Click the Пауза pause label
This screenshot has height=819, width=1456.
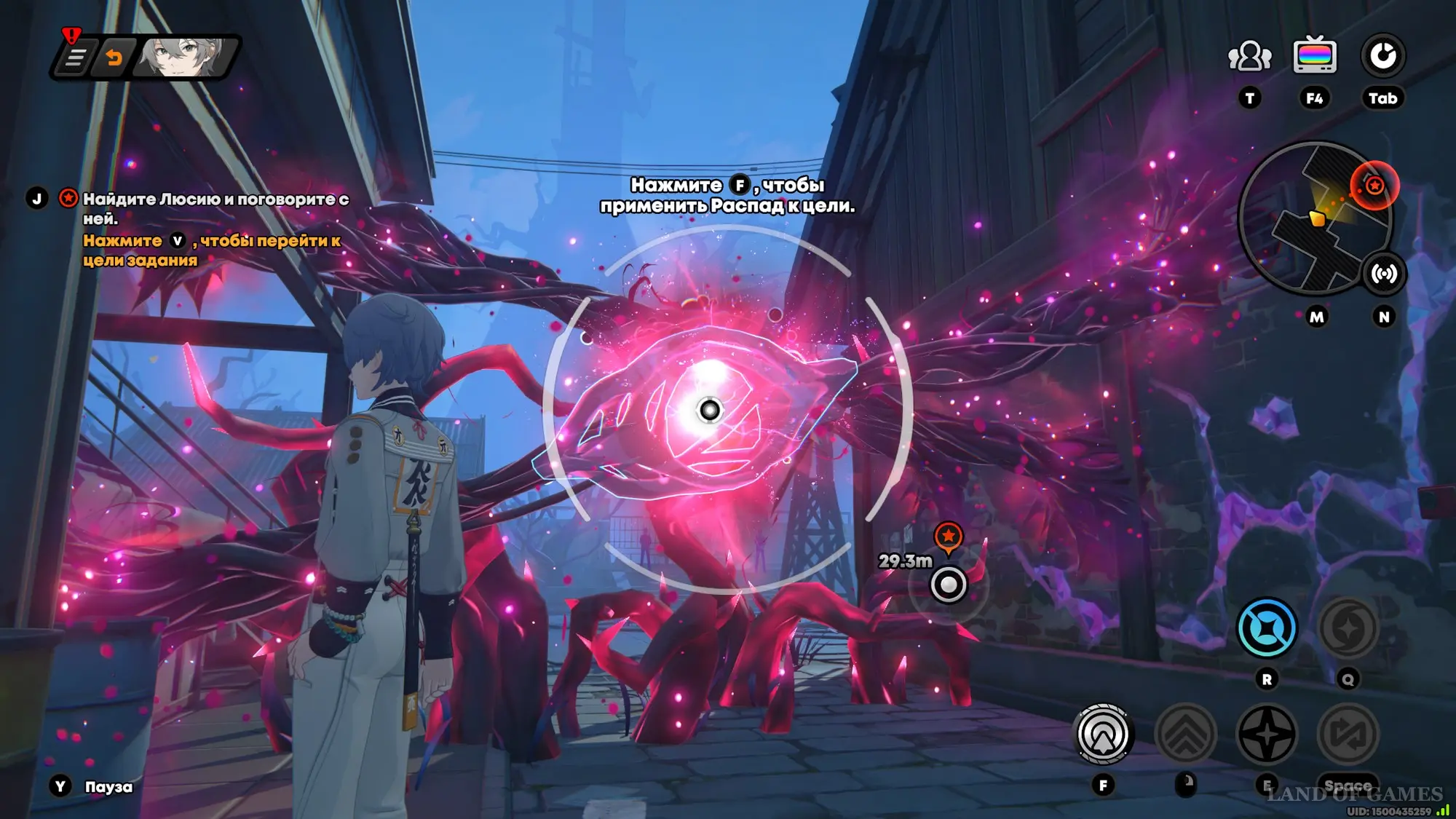point(108,787)
